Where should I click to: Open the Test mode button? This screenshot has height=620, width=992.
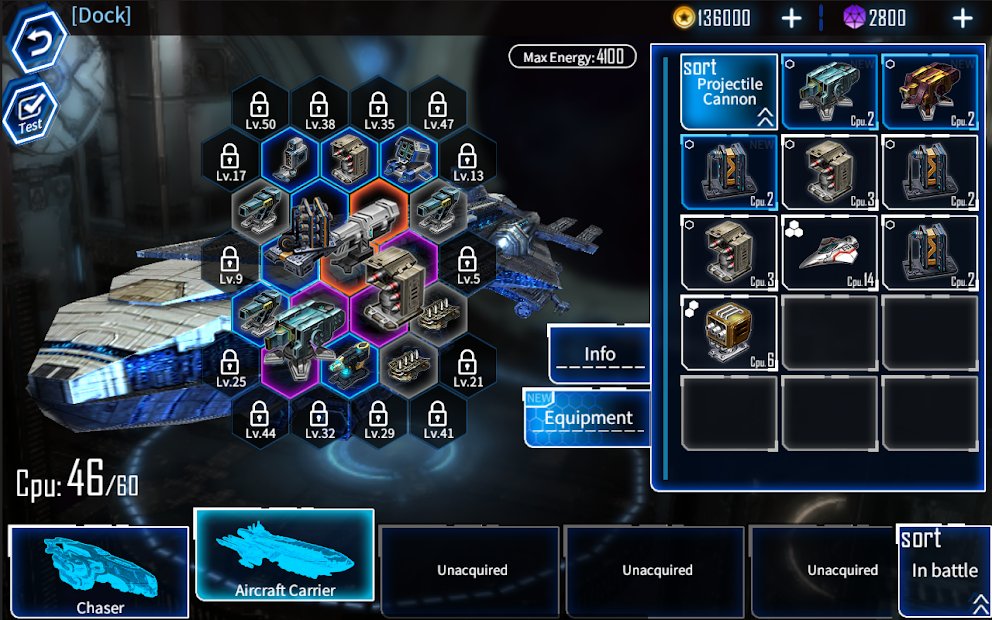click(x=31, y=110)
